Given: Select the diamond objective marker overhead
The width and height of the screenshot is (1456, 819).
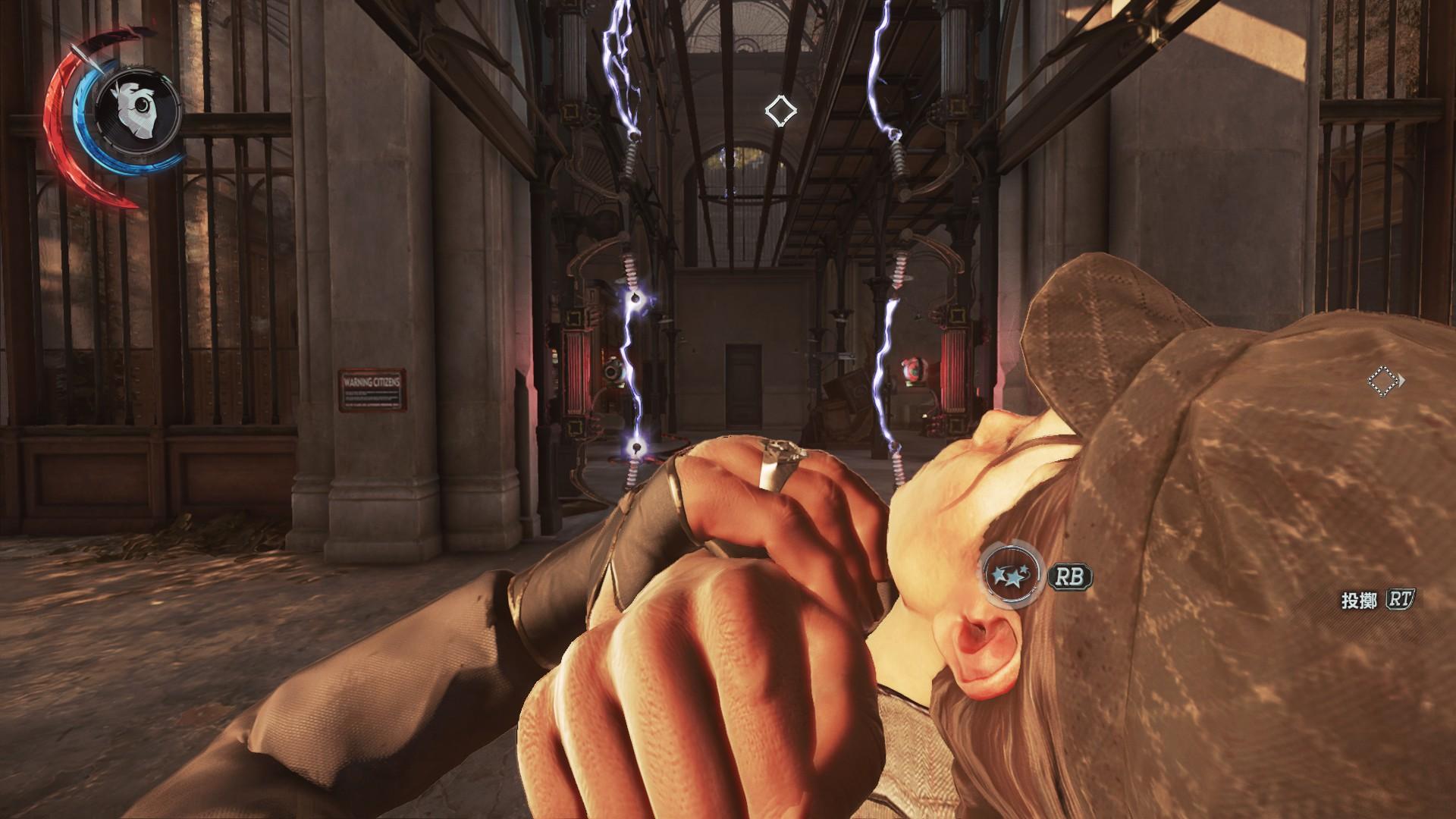Looking at the screenshot, I should [x=780, y=111].
